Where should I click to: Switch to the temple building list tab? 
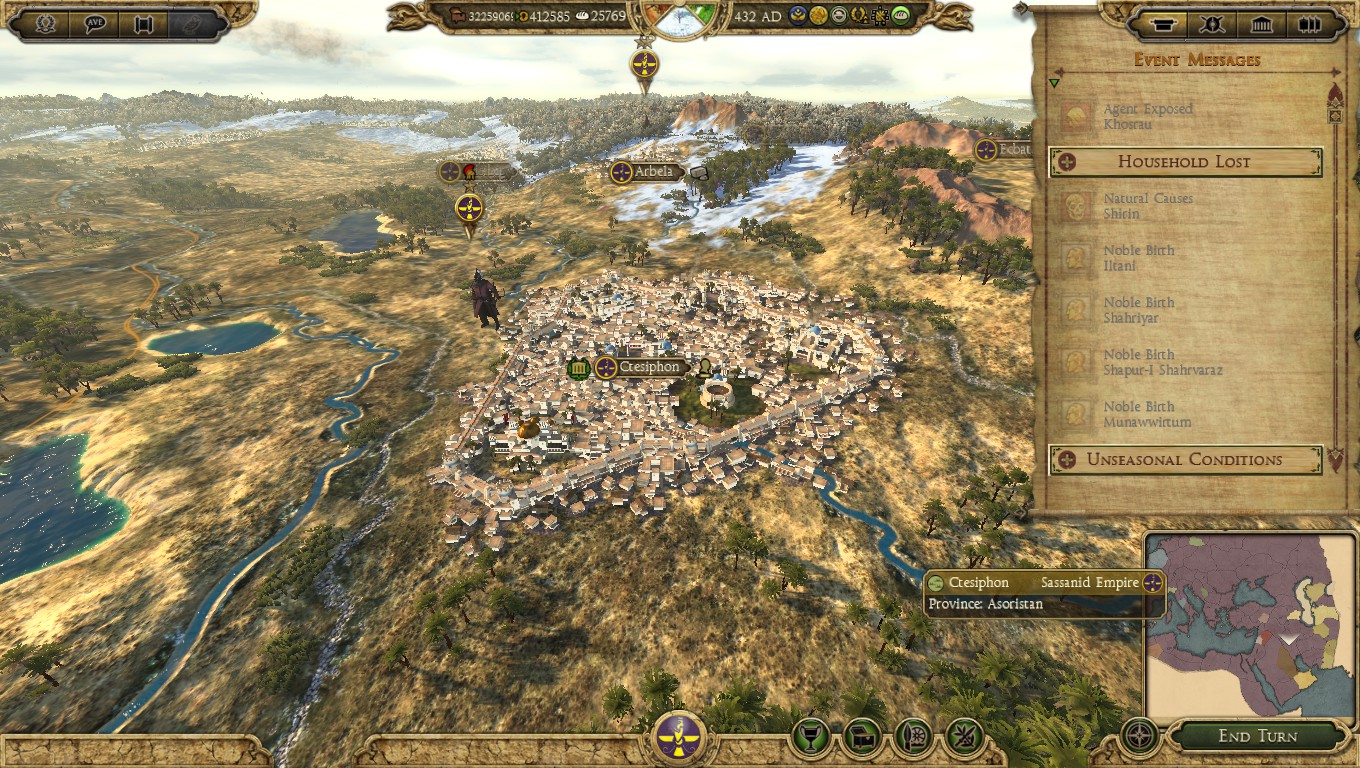(x=1261, y=24)
